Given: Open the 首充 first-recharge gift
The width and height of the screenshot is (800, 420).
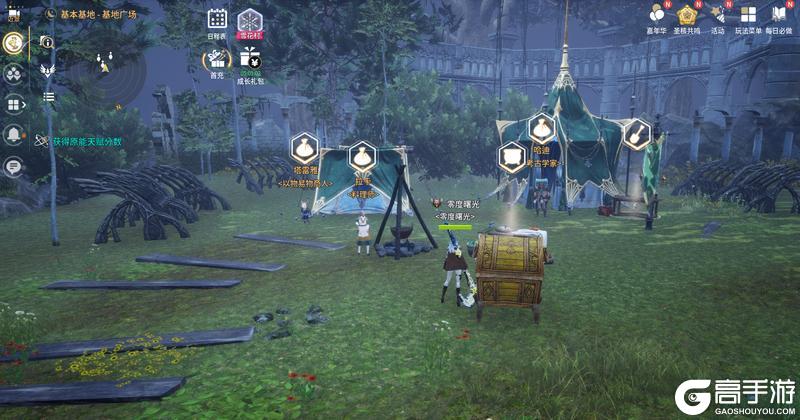Looking at the screenshot, I should (x=217, y=61).
